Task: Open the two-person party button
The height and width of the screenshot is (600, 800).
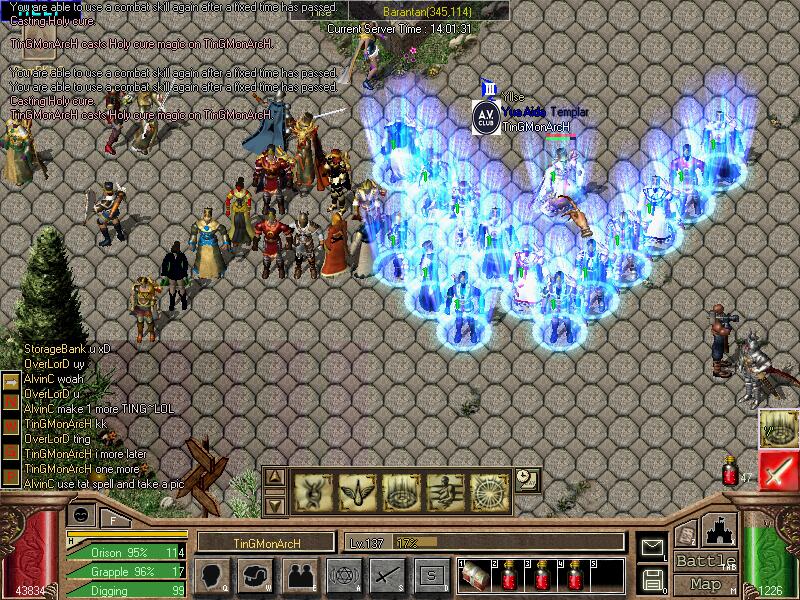Action: [x=299, y=575]
